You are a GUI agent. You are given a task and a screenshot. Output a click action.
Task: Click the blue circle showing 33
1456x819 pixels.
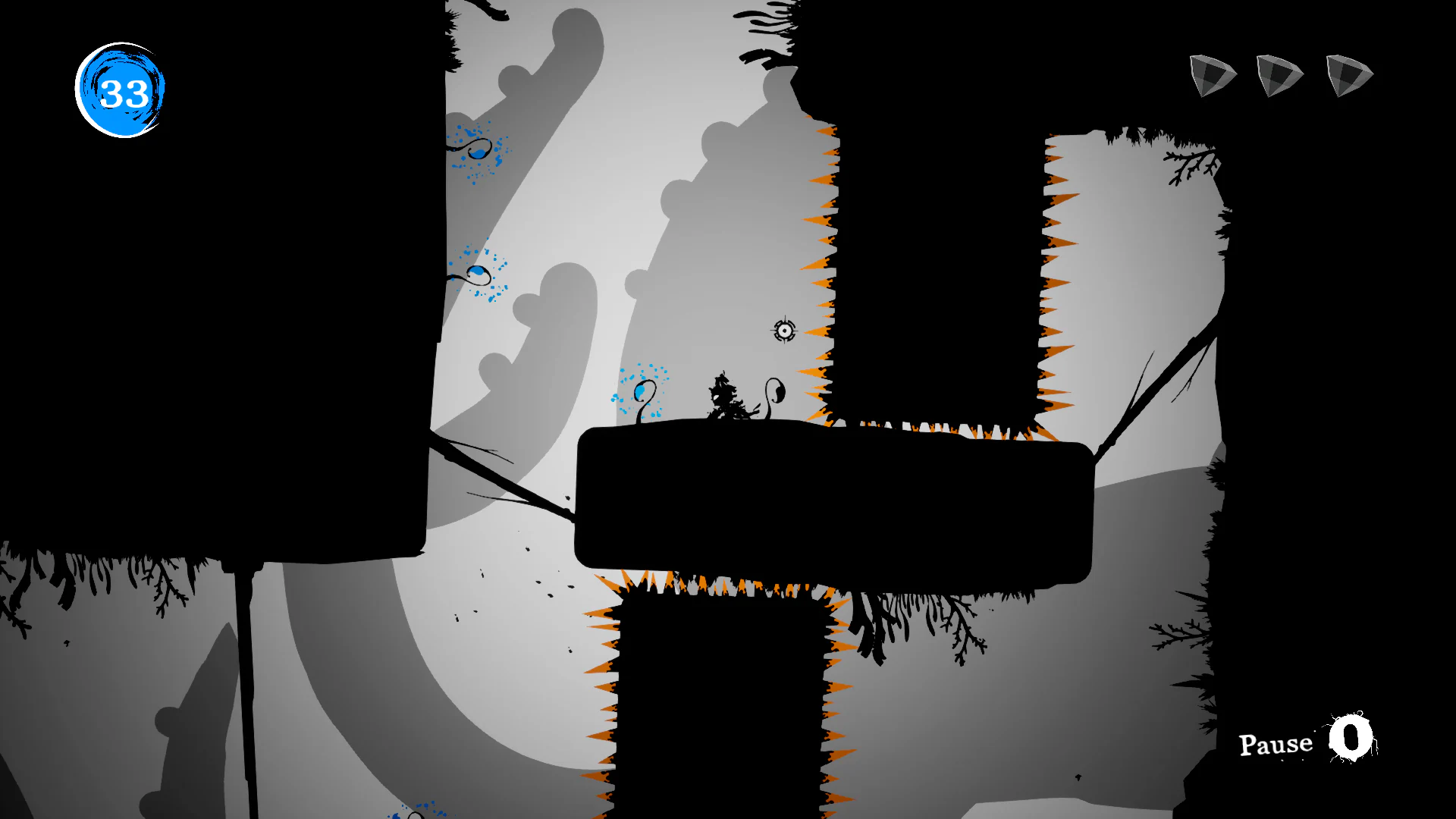(x=120, y=89)
